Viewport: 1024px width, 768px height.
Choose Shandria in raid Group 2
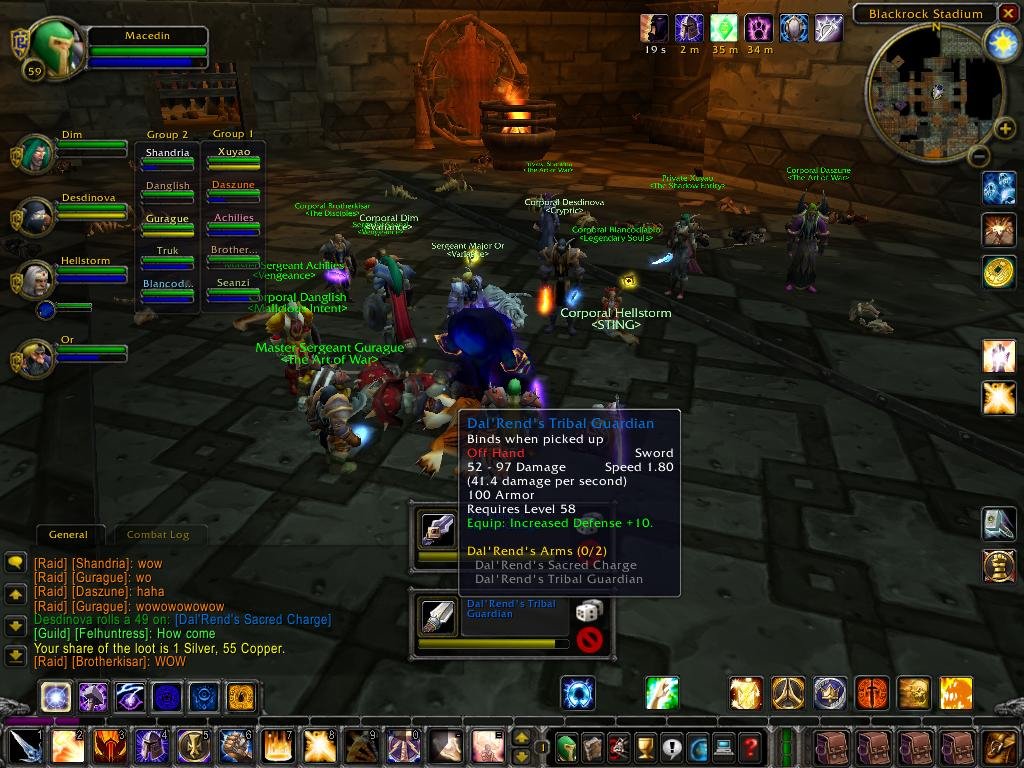click(x=167, y=153)
